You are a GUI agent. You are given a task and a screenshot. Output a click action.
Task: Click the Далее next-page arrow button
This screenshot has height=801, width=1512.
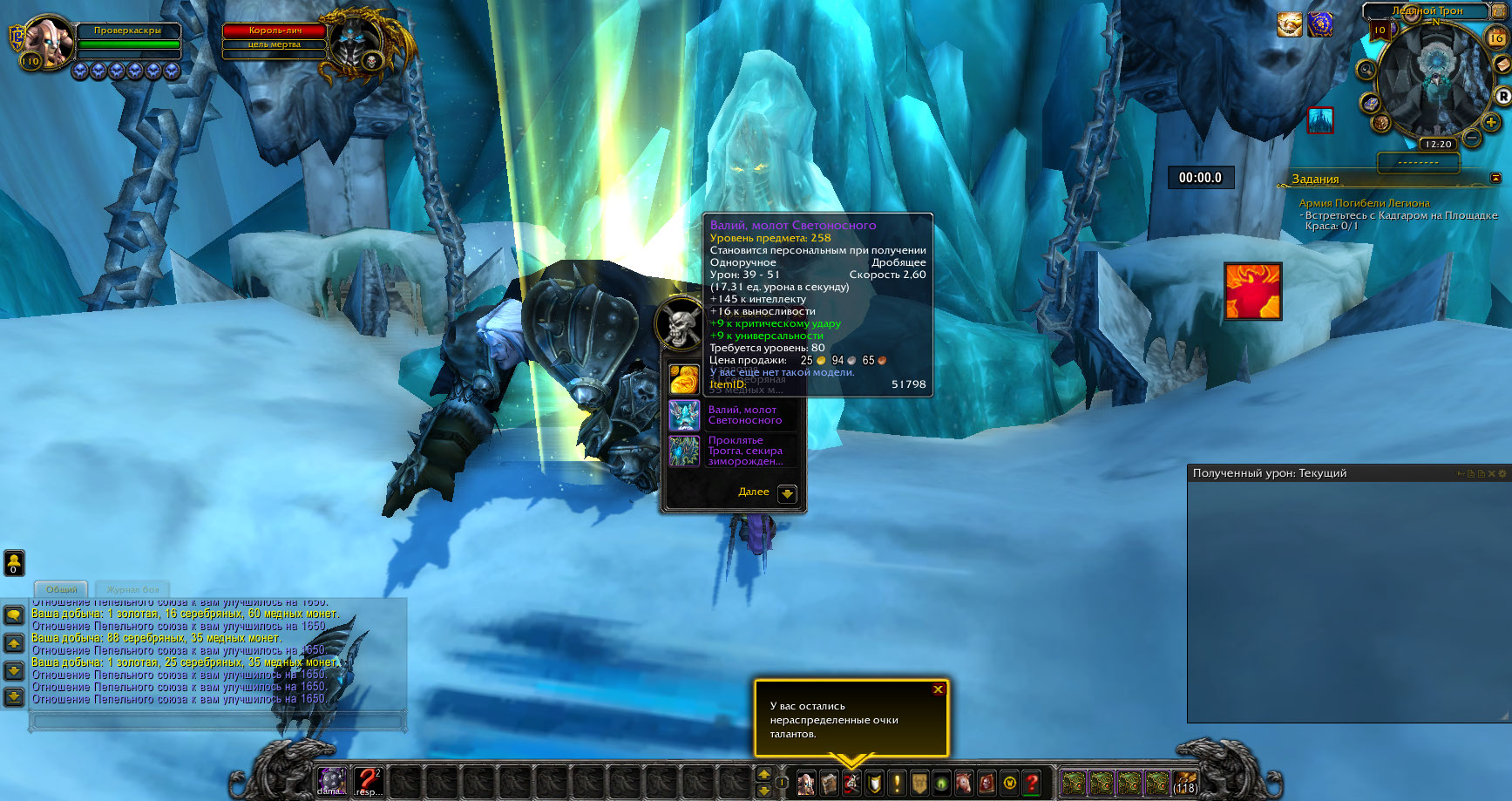pyautogui.click(x=787, y=493)
